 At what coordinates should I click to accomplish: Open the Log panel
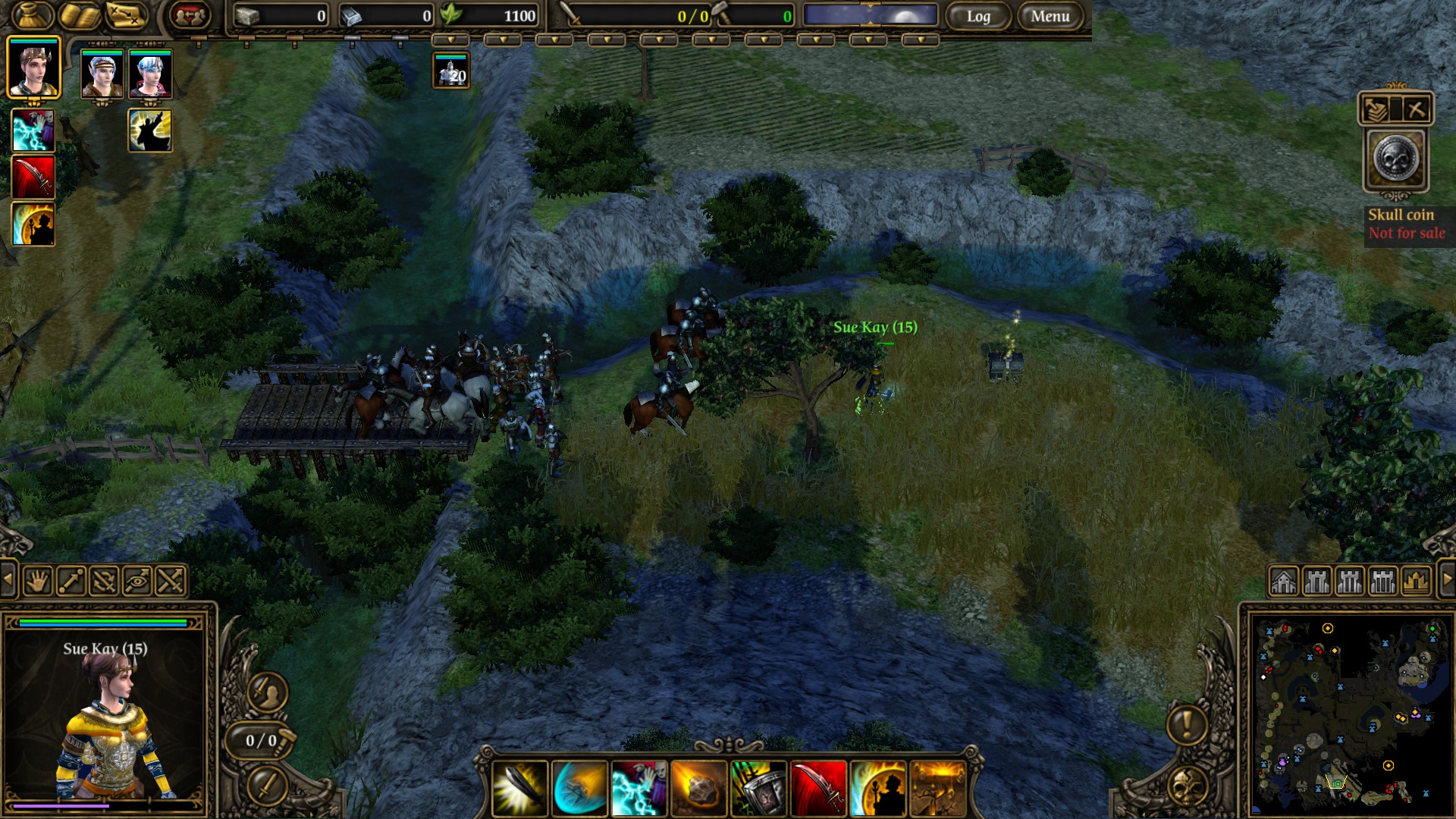[978, 16]
